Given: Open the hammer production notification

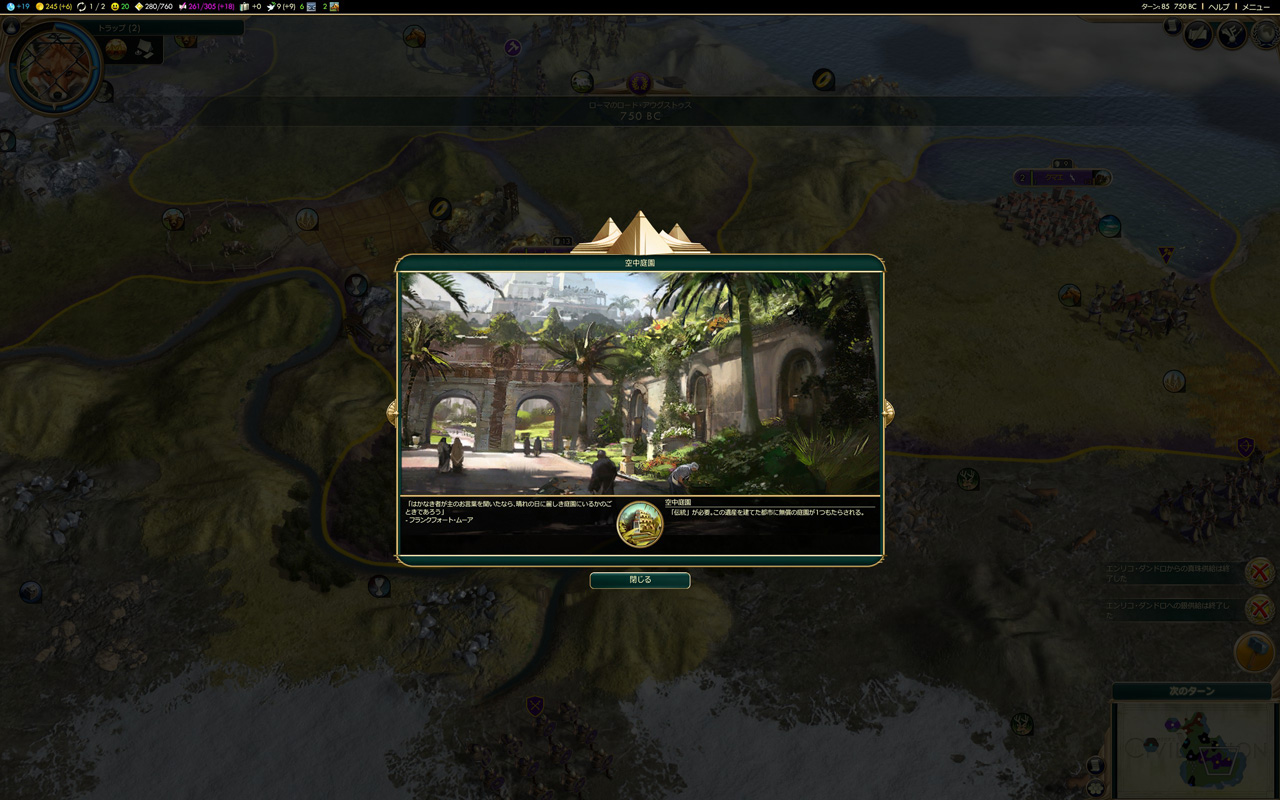Looking at the screenshot, I should coord(1254,651).
